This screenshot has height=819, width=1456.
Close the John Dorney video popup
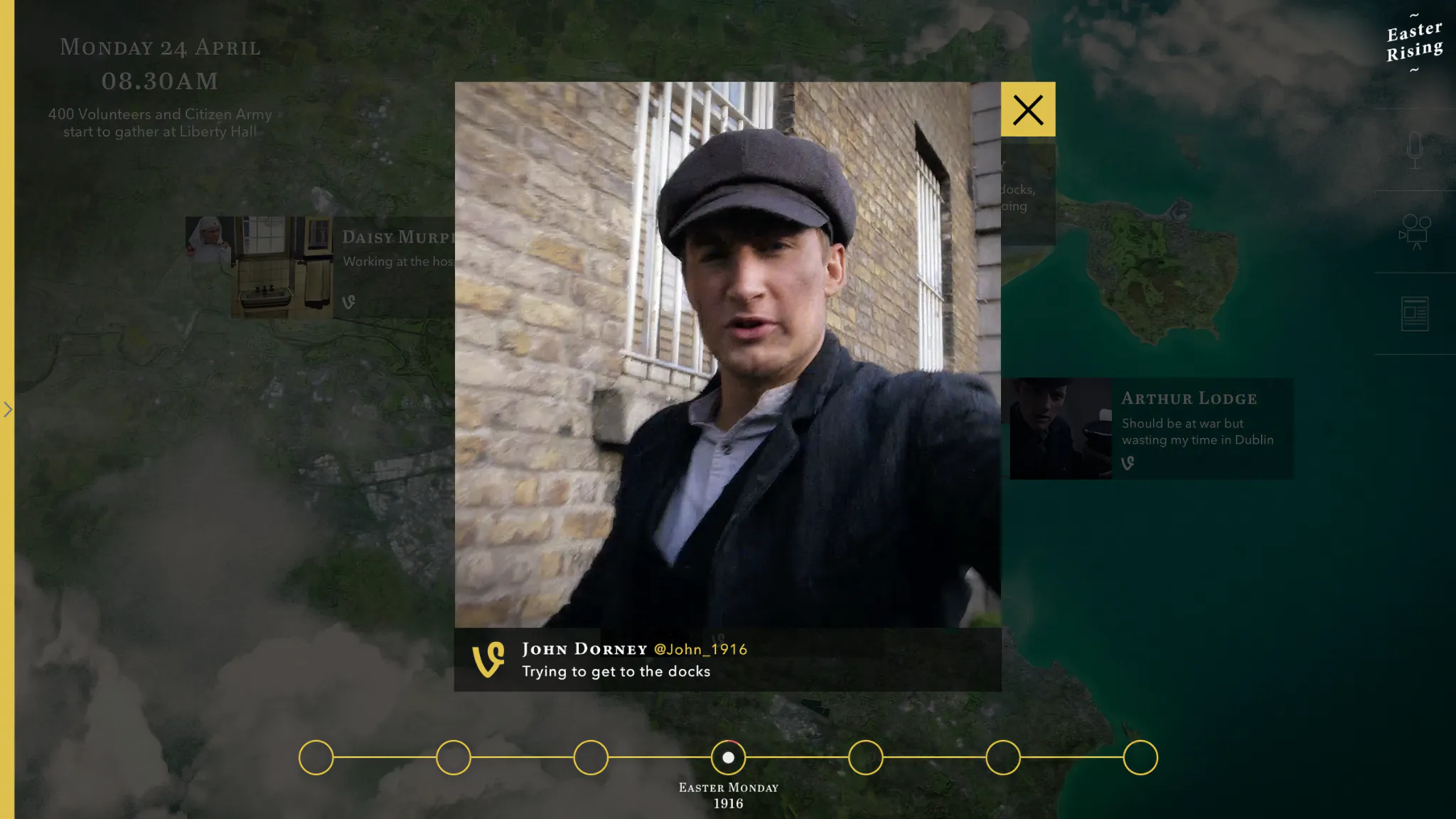1027,109
